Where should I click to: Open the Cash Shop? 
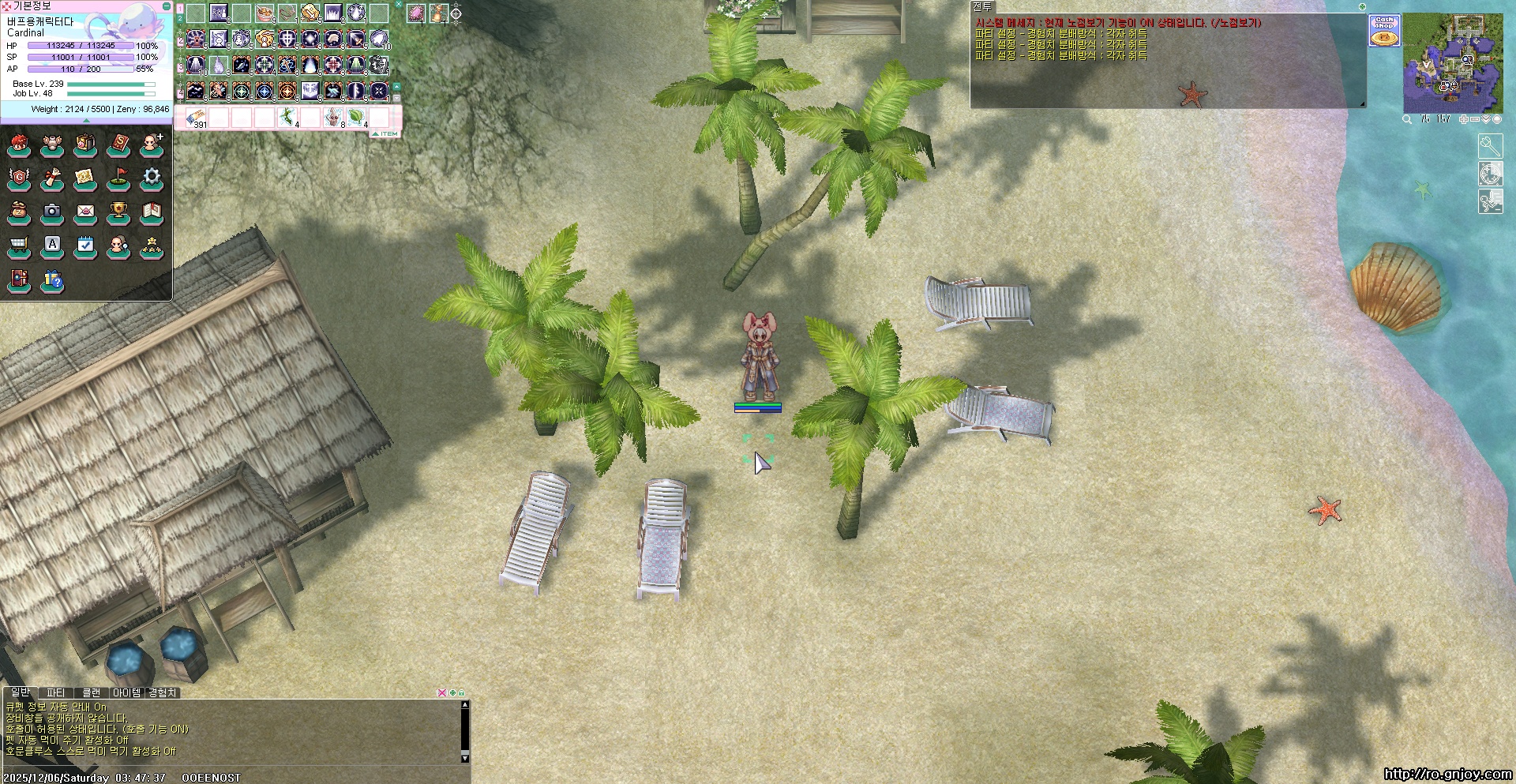pyautogui.click(x=1384, y=31)
